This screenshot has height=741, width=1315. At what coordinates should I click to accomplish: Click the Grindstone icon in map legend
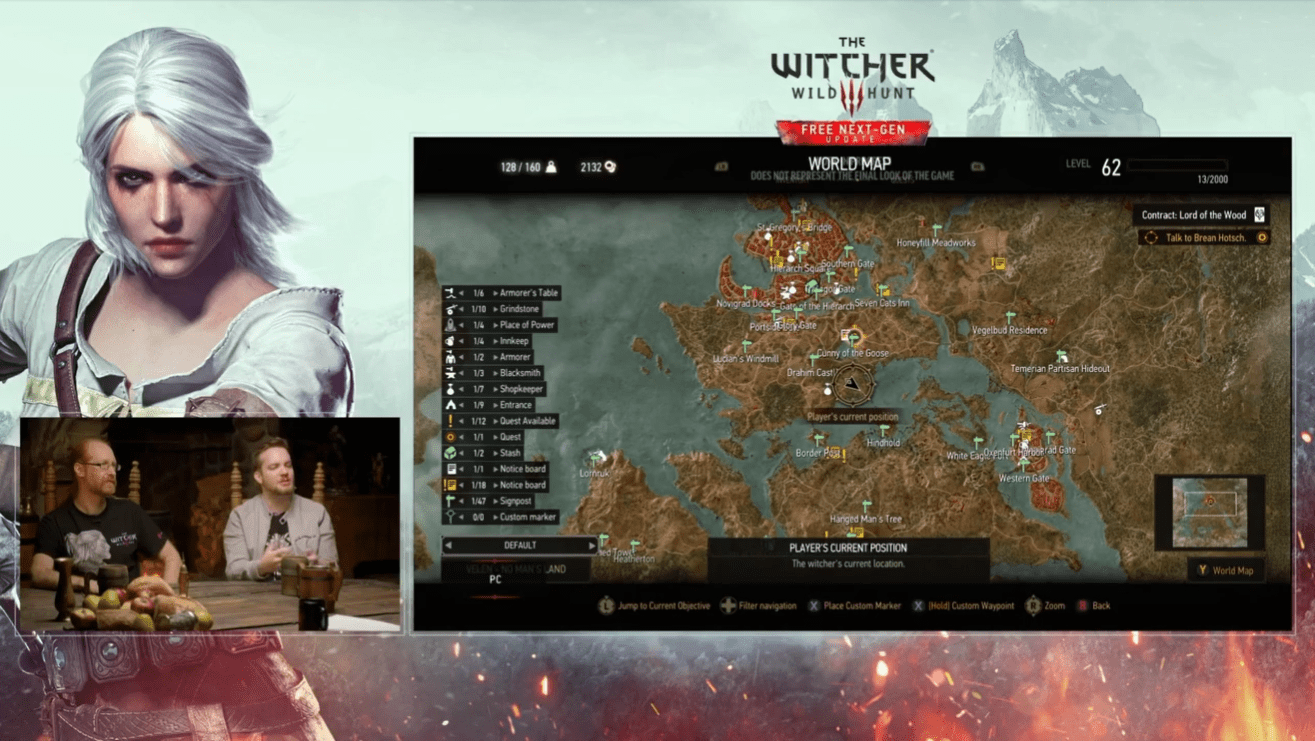pos(450,309)
